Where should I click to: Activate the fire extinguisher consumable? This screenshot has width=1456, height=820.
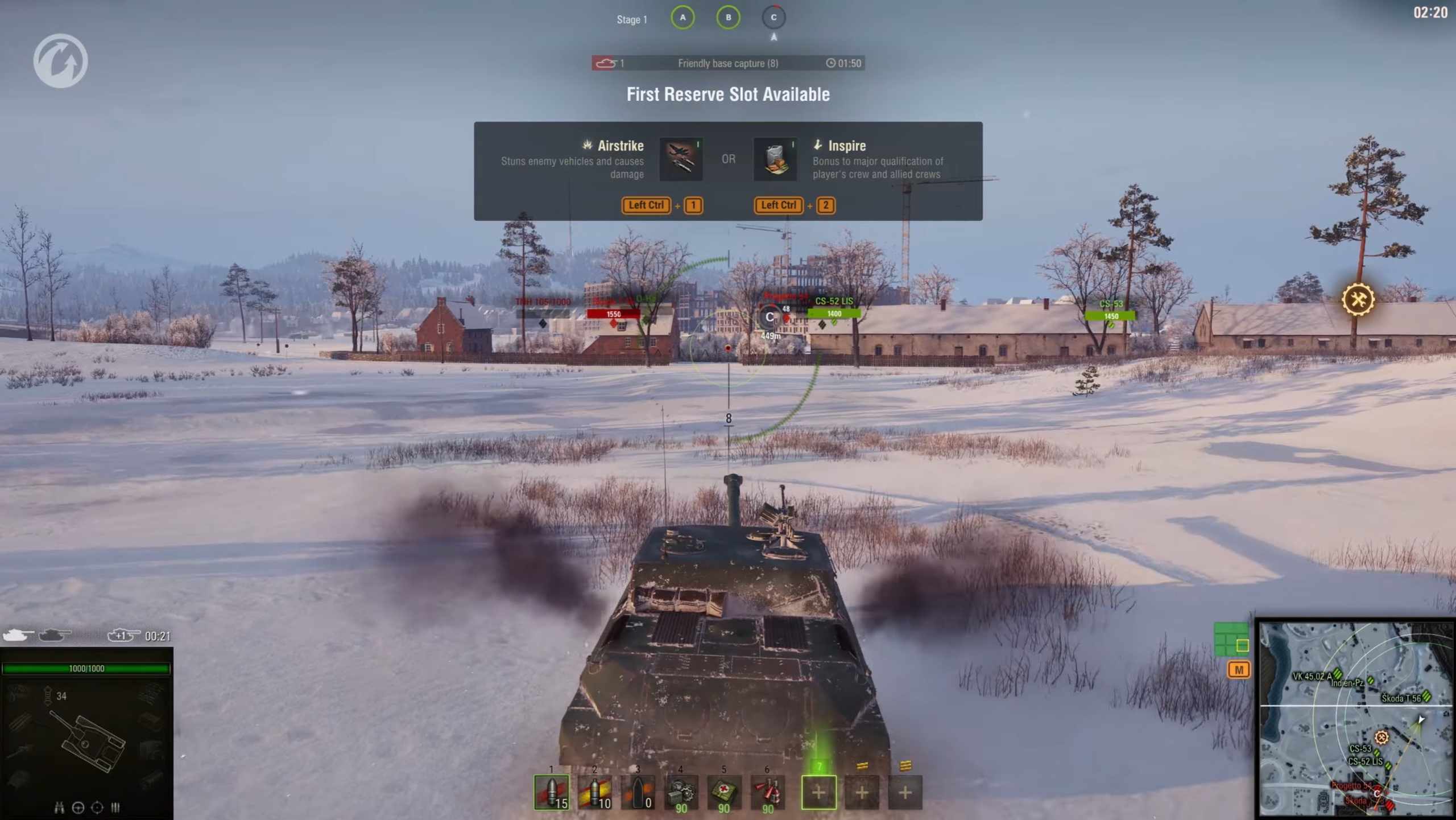click(x=767, y=792)
